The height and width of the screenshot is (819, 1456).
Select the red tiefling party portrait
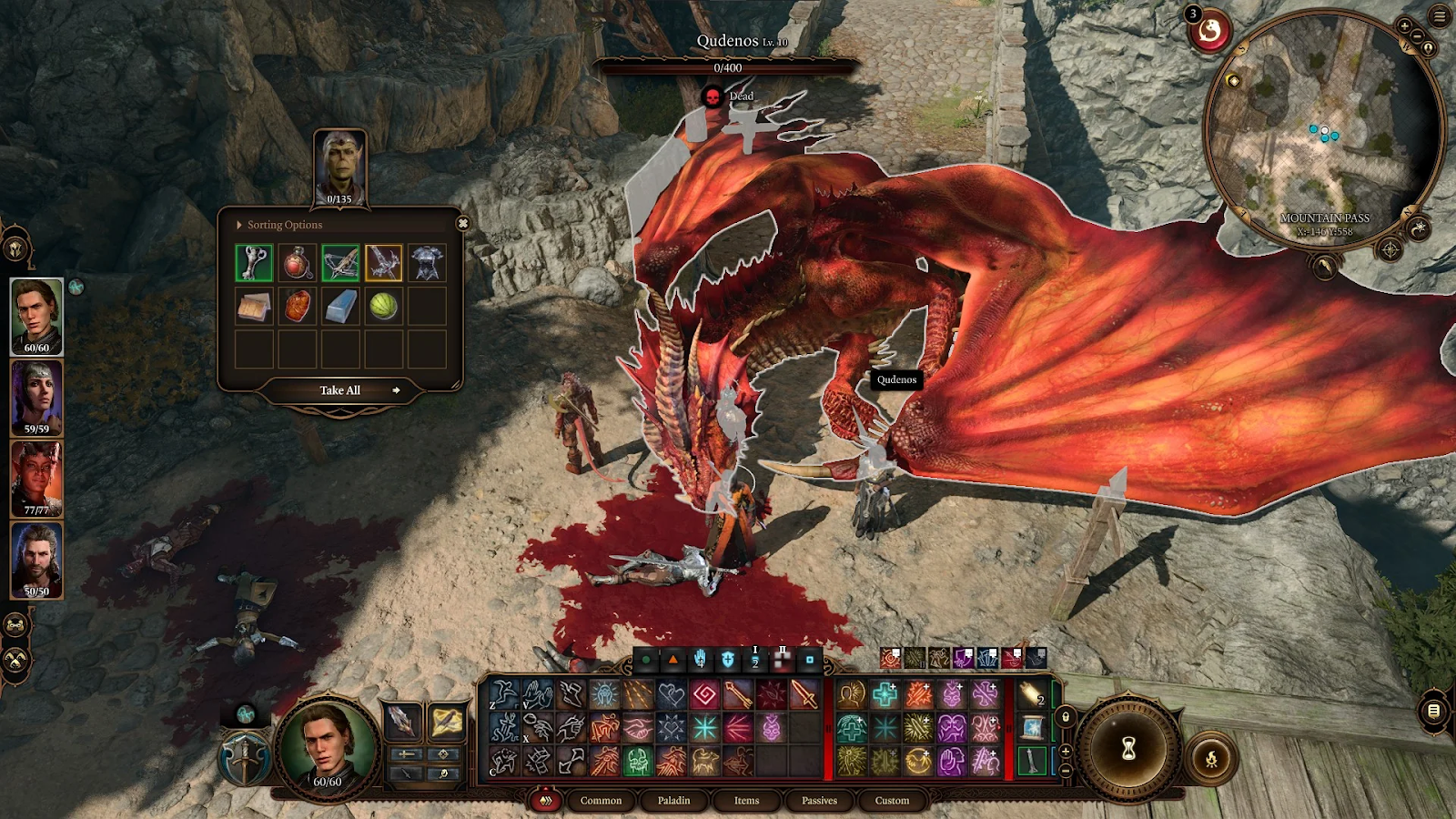[x=36, y=478]
